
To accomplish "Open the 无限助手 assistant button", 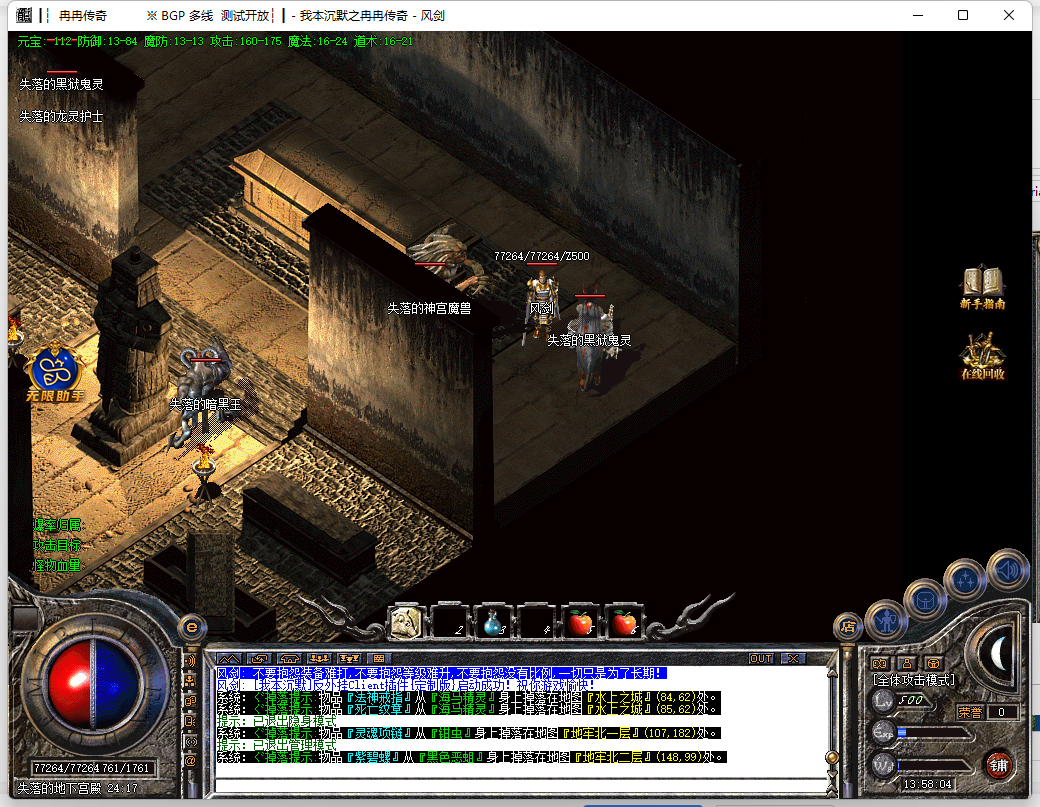I will 54,374.
